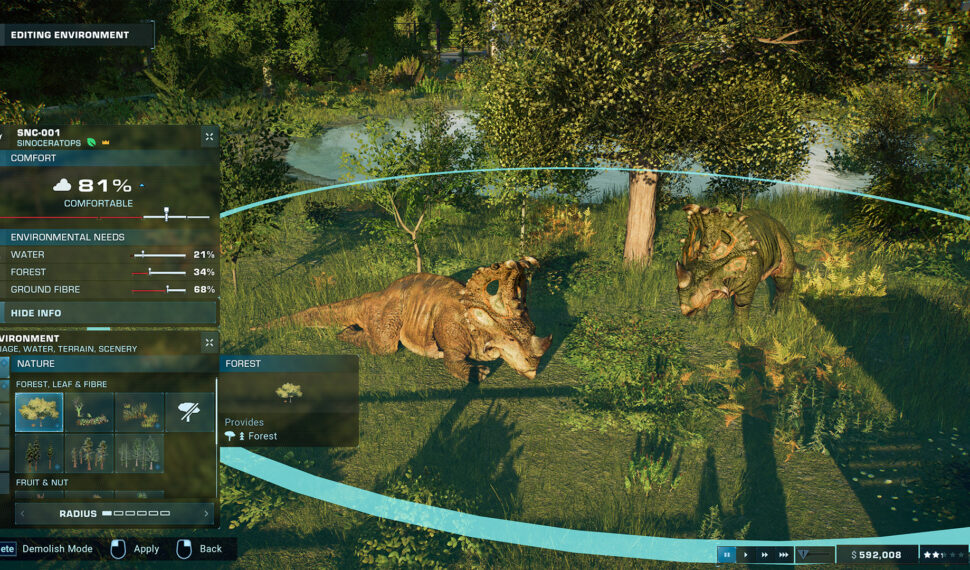Select the highlighted forest tree brush
Image resolution: width=970 pixels, height=570 pixels.
pos(39,412)
